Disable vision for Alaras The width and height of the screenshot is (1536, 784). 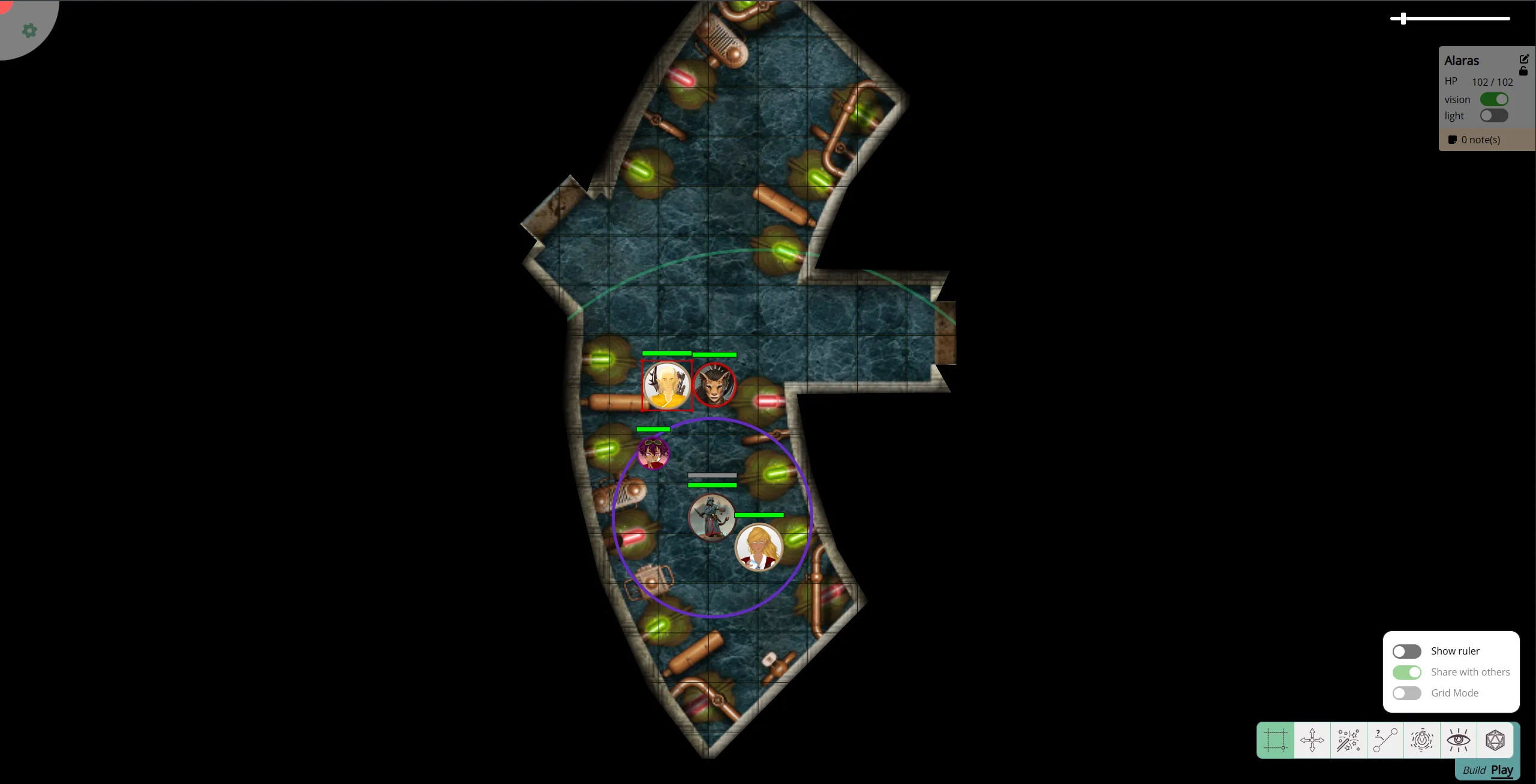(x=1494, y=99)
